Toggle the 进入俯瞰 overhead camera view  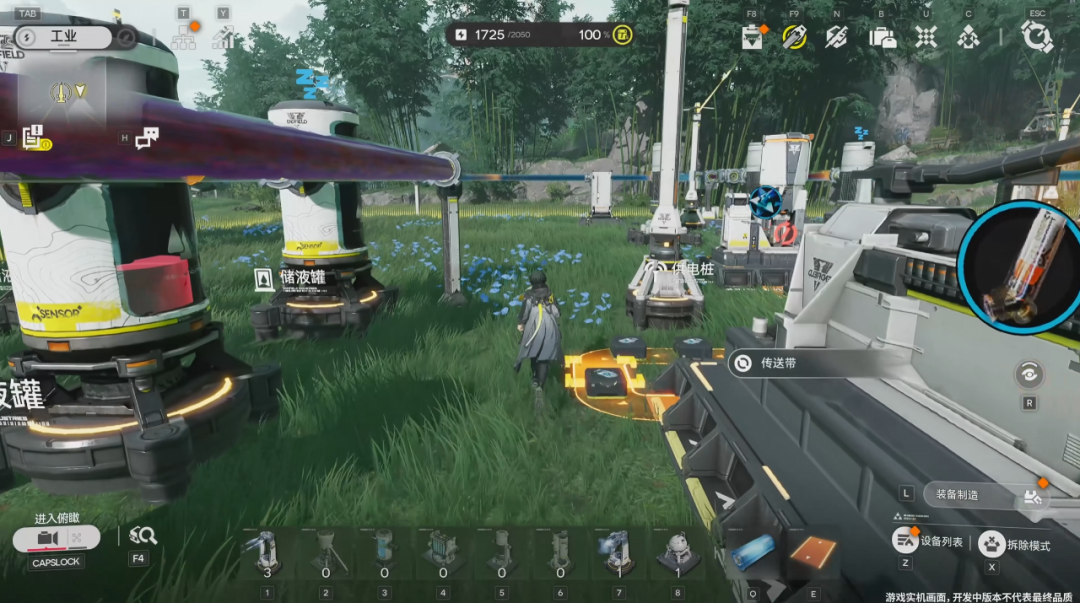tap(56, 539)
